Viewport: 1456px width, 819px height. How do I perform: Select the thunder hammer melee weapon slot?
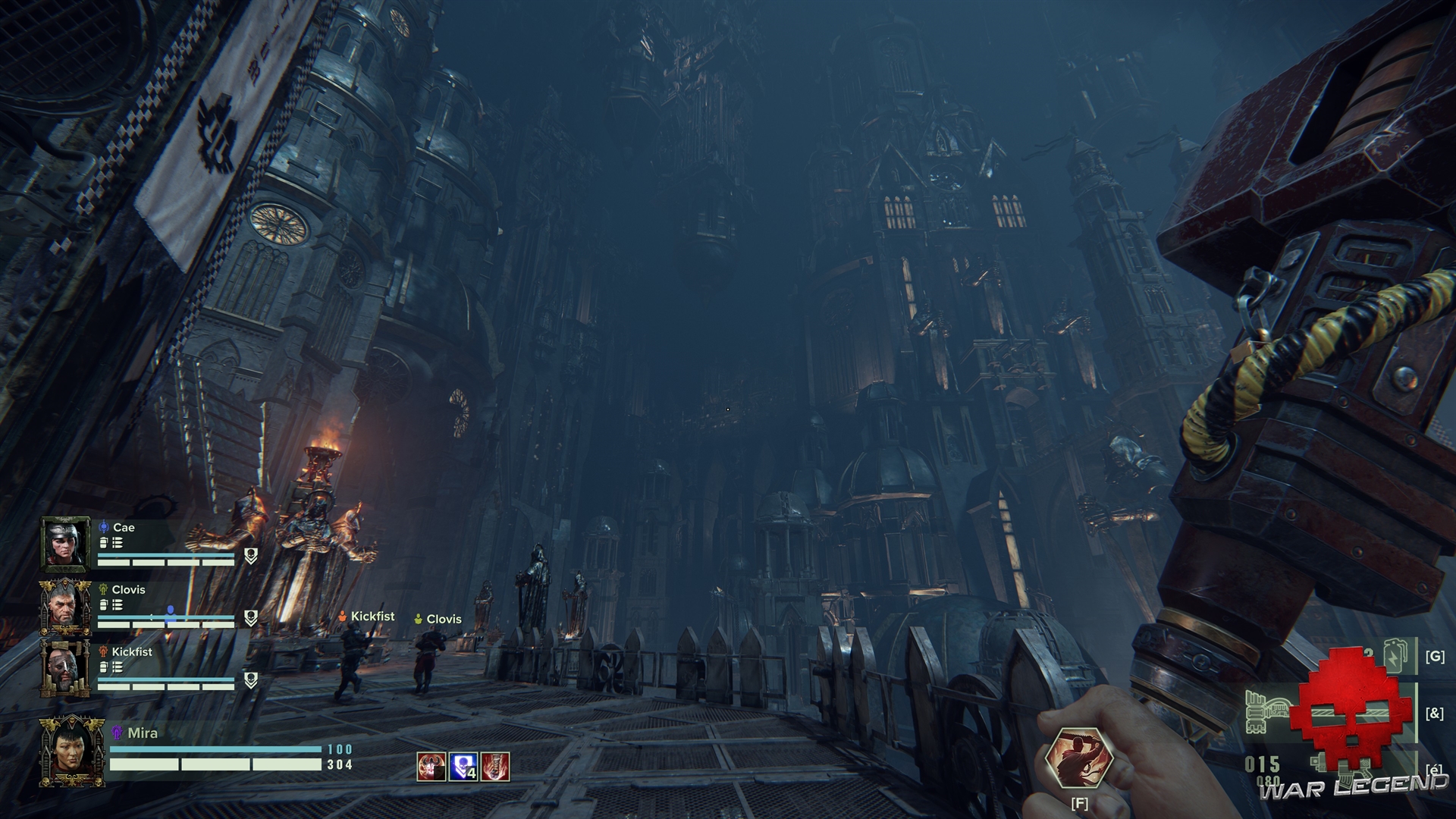(1266, 713)
